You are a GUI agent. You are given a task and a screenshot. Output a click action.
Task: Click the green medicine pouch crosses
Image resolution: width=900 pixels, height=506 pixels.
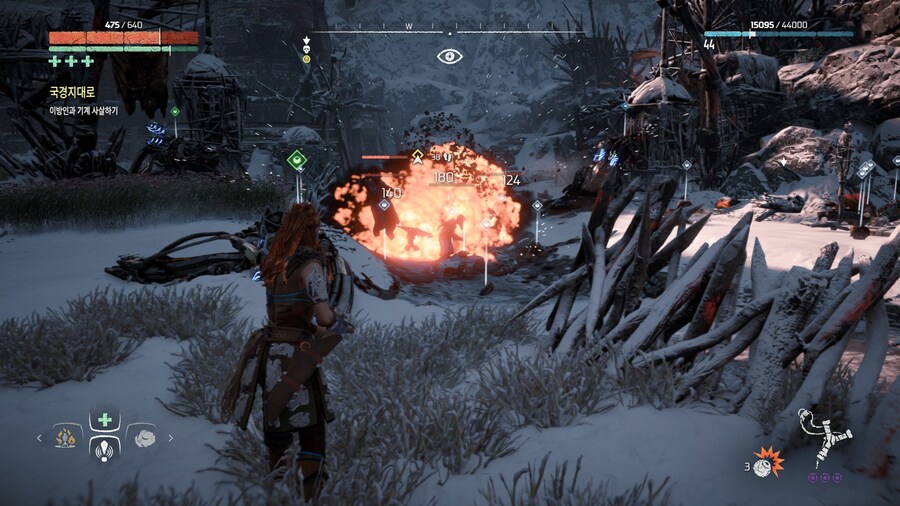pos(72,61)
